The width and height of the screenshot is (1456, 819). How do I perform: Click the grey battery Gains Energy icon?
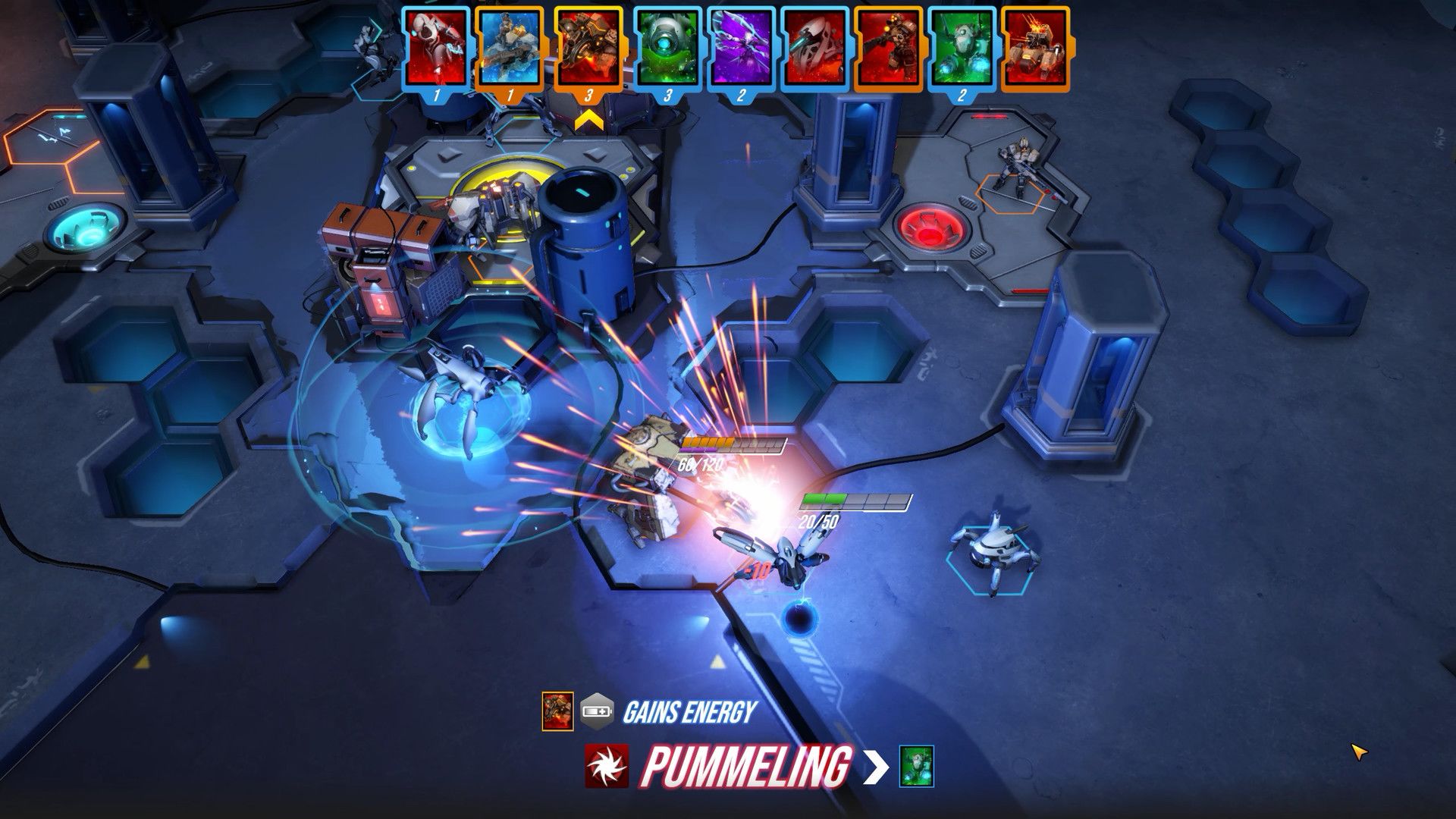(x=596, y=711)
